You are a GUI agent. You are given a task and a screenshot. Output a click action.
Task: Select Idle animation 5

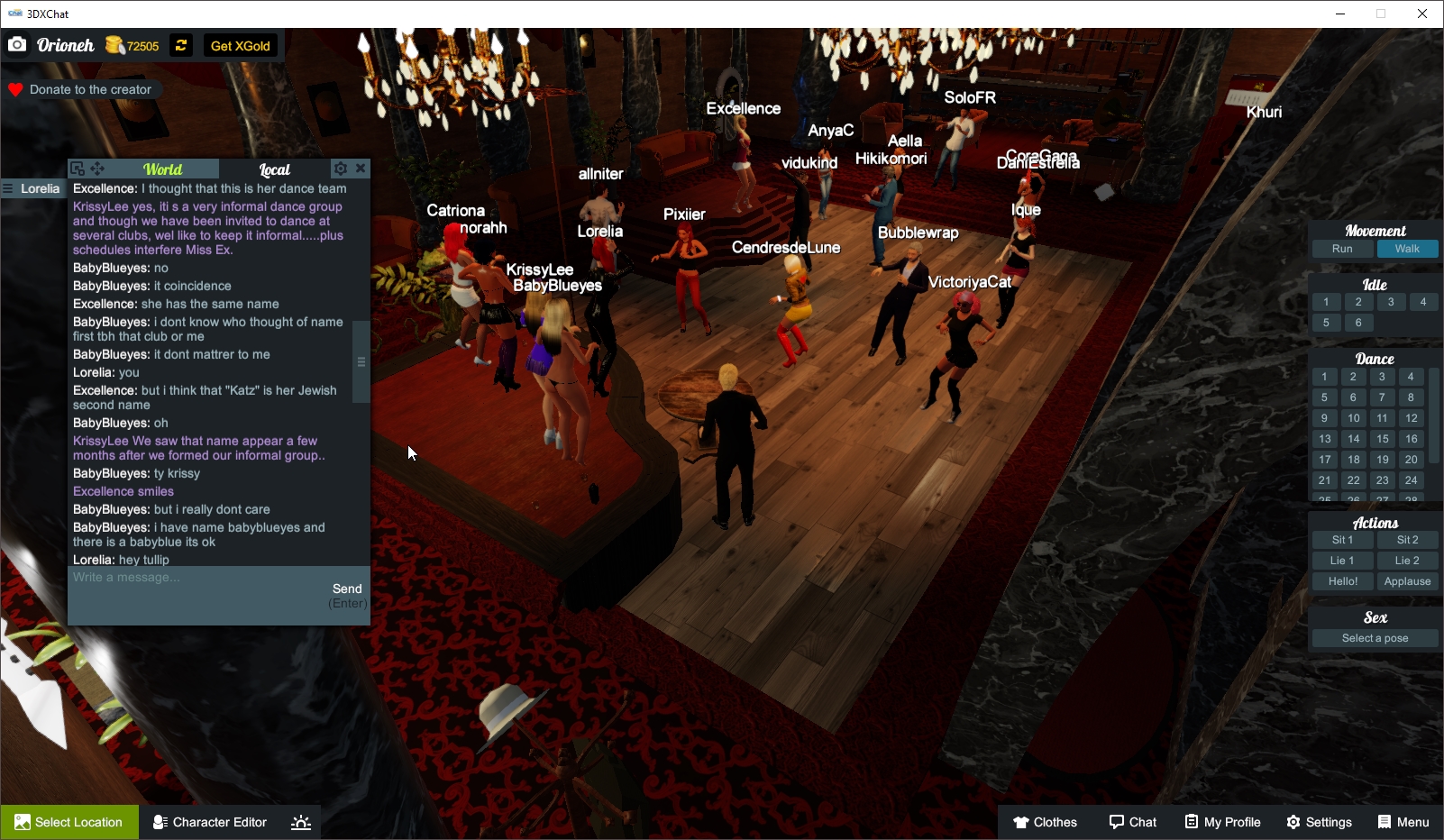(1325, 322)
